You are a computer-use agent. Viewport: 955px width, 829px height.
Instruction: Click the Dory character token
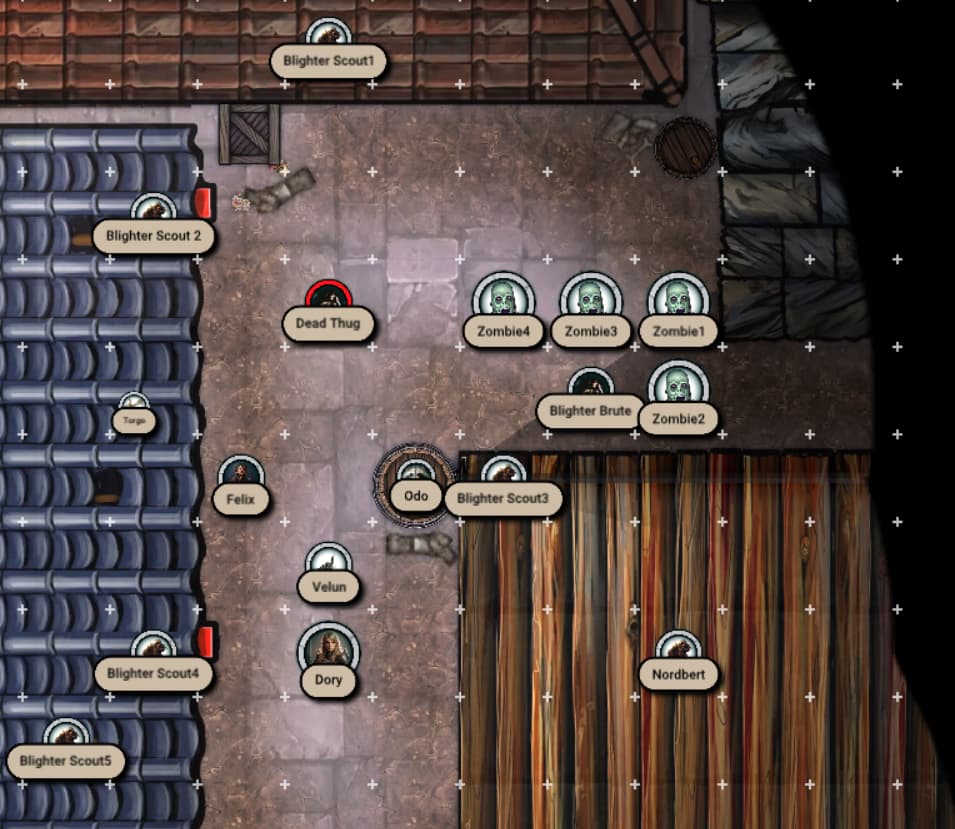328,652
